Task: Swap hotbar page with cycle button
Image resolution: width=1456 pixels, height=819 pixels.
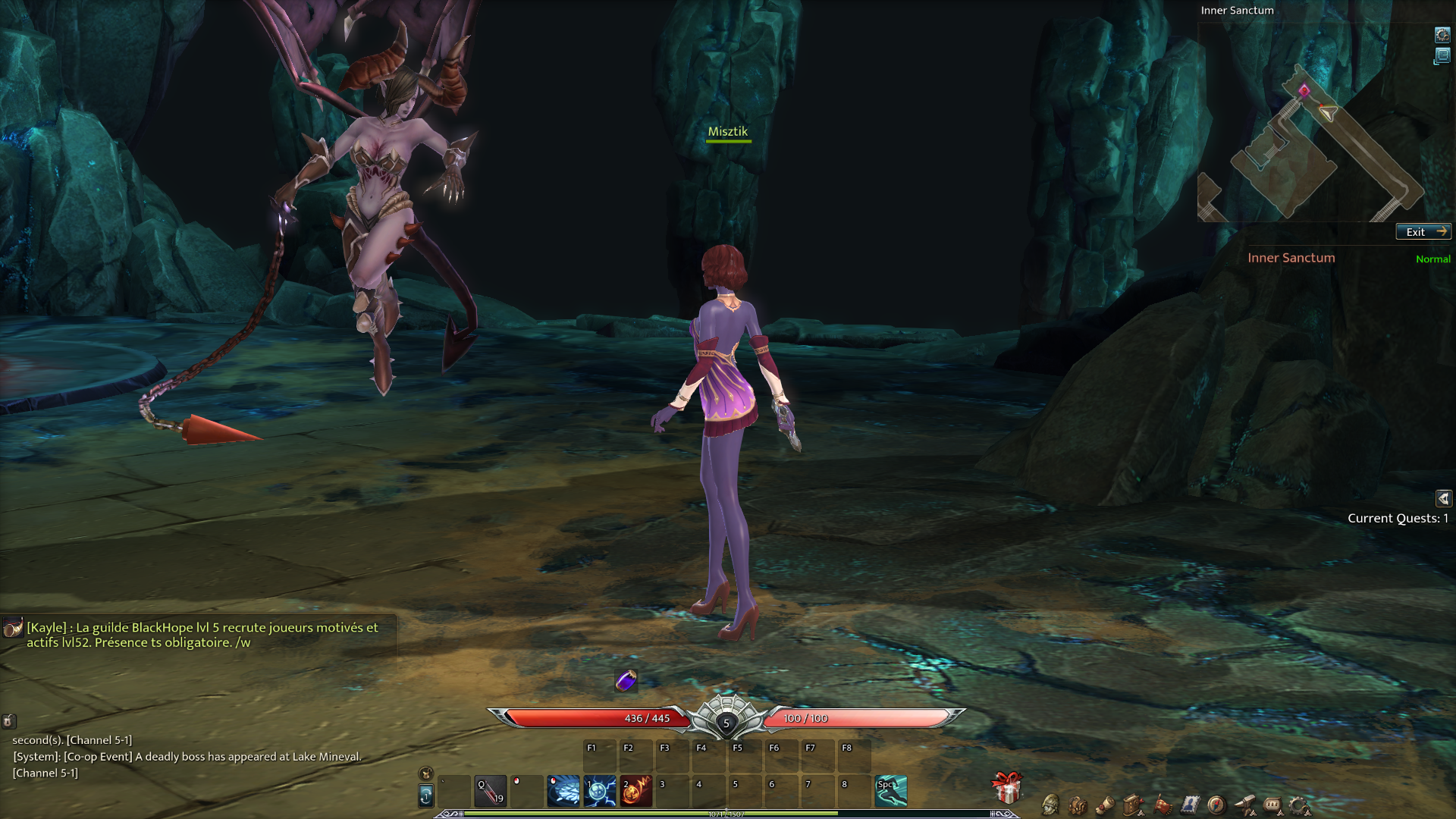Action: point(426,795)
